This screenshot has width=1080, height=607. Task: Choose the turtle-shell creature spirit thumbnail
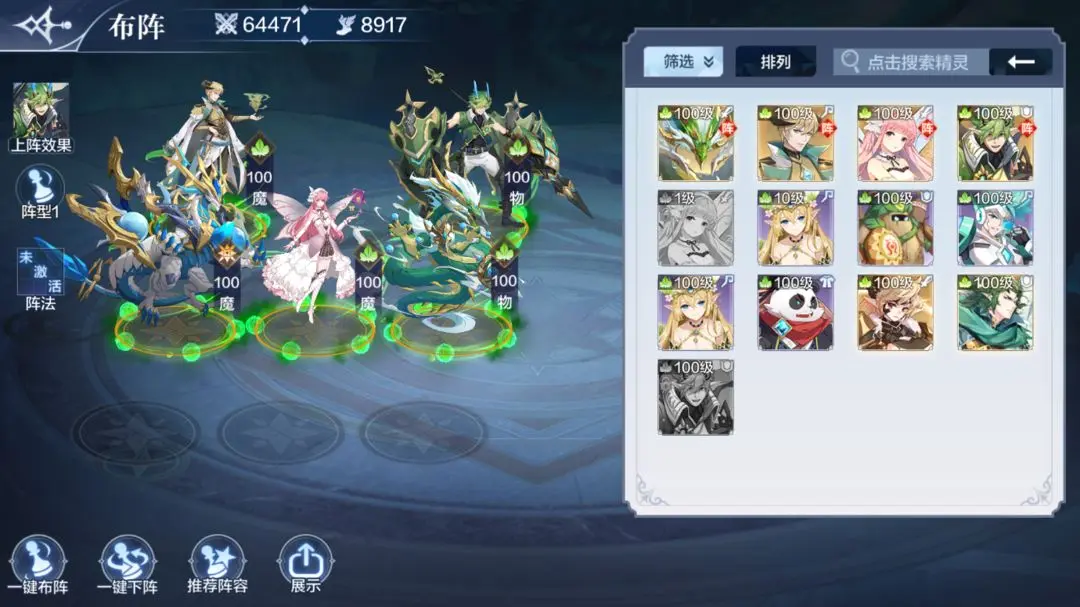[x=895, y=227]
